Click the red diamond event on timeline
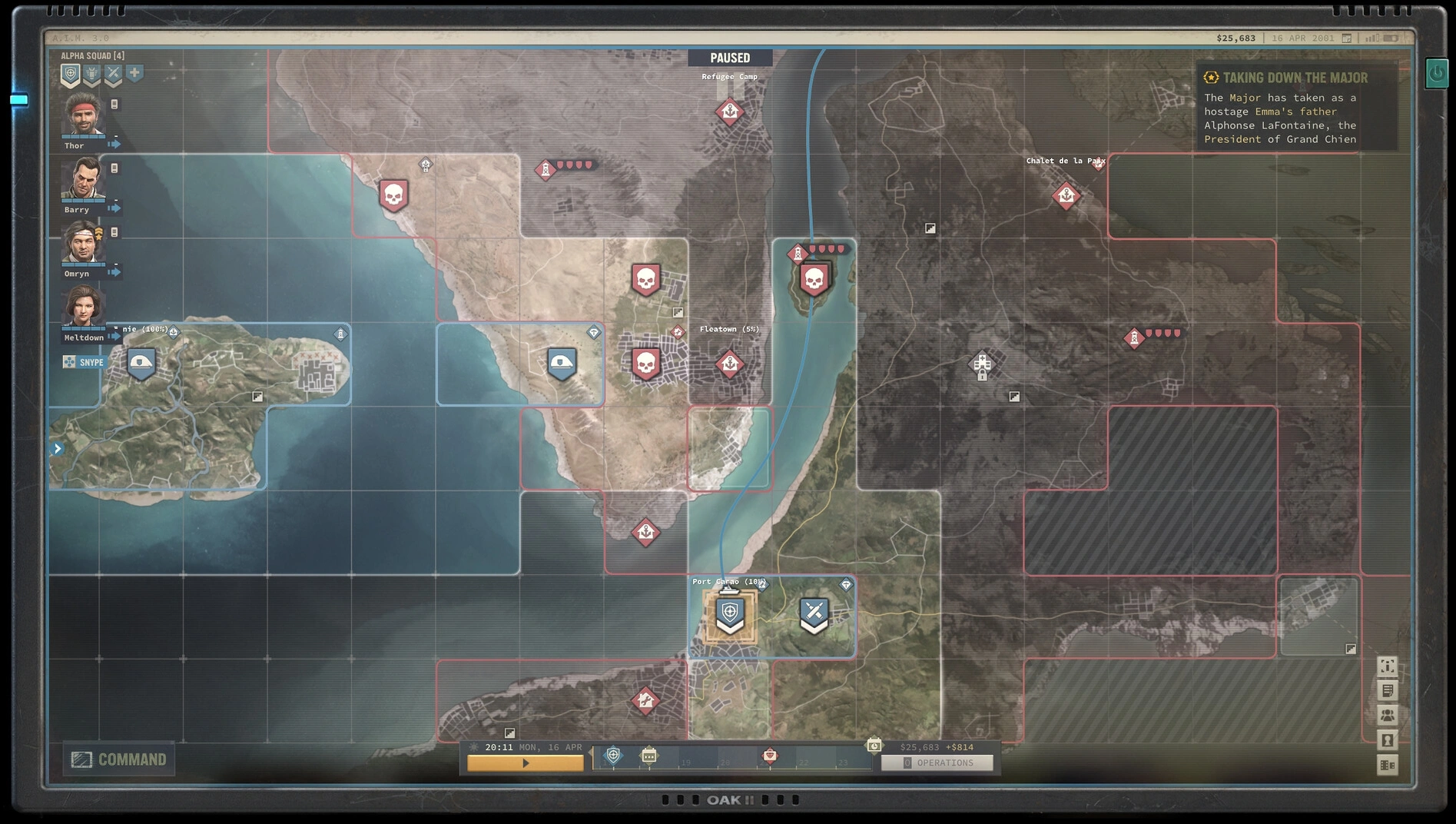The height and width of the screenshot is (824, 1456). (769, 756)
